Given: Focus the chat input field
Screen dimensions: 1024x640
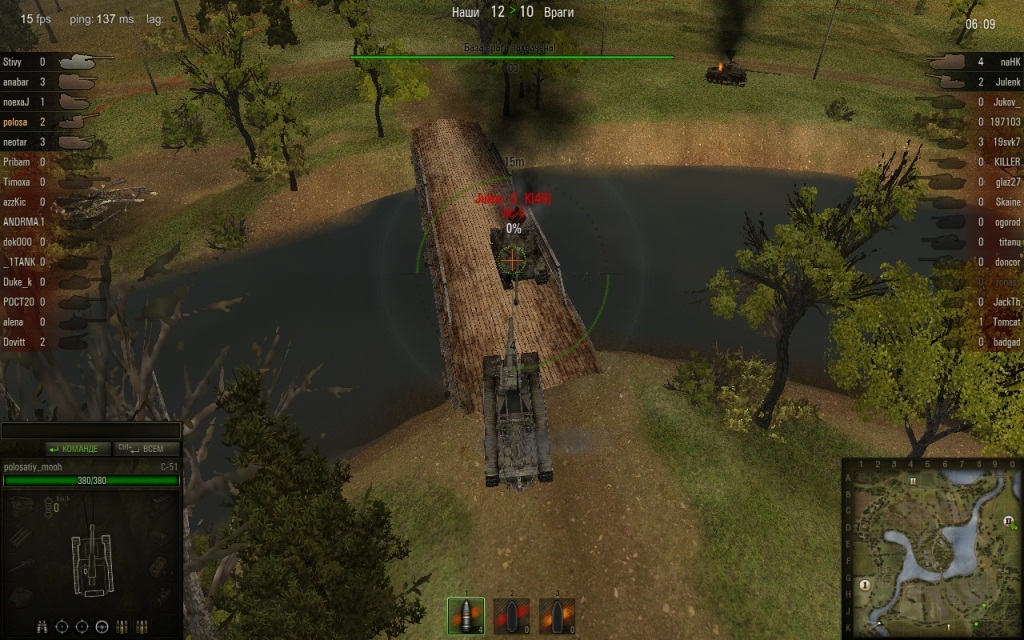Looking at the screenshot, I should pos(90,431).
